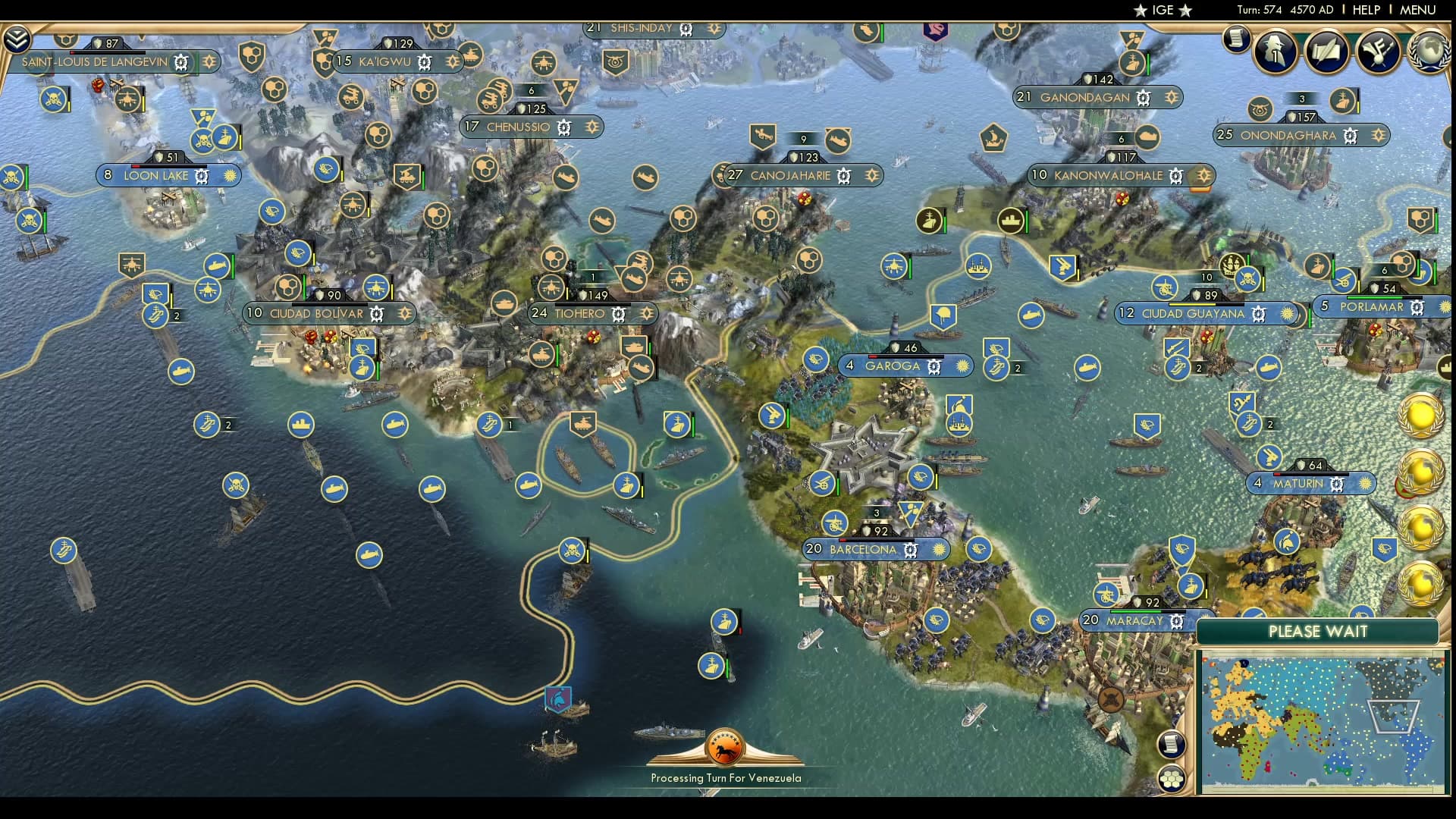Open the Social Policies scroll-and-quill icon
This screenshot has height=819, width=1456.
(x=1326, y=55)
